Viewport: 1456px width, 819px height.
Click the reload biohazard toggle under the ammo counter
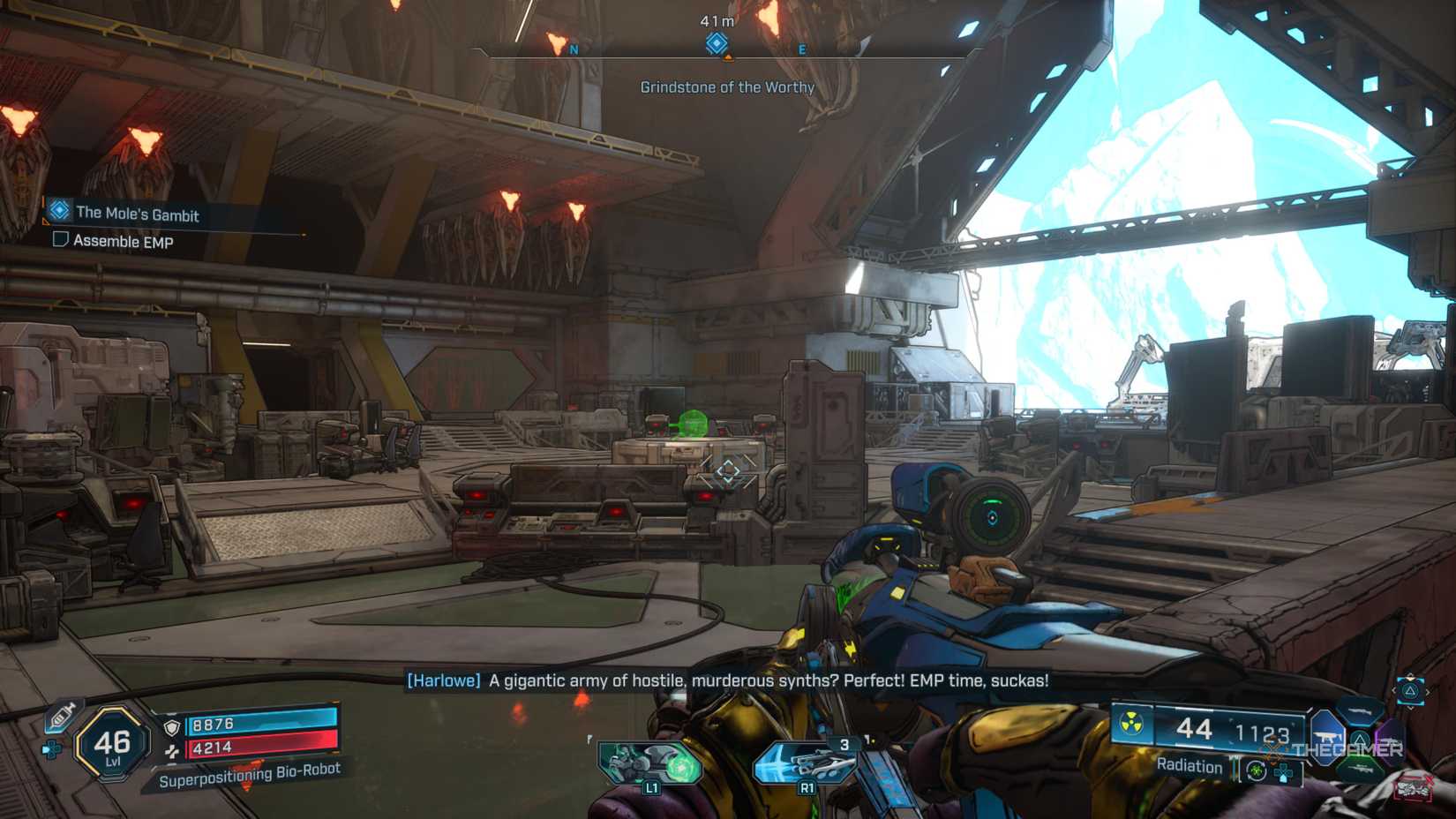1256,770
